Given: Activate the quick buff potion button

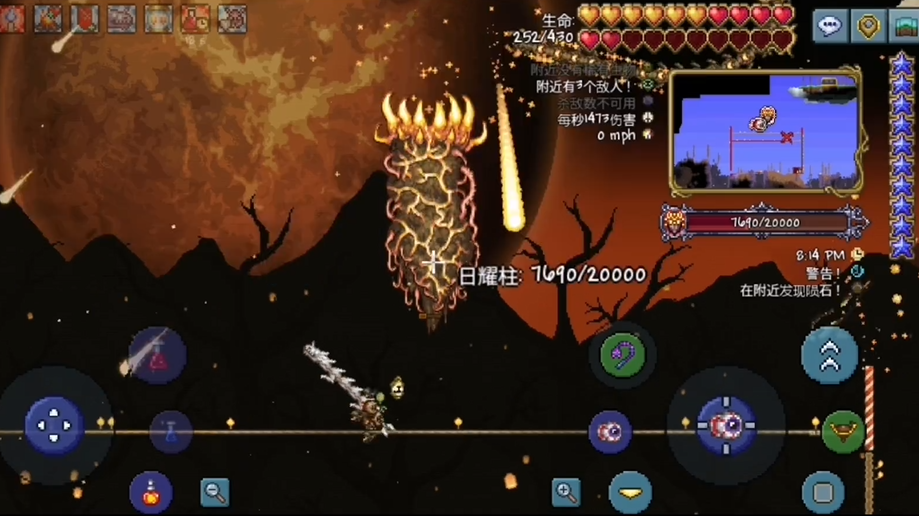Looking at the screenshot, I should coord(150,492).
